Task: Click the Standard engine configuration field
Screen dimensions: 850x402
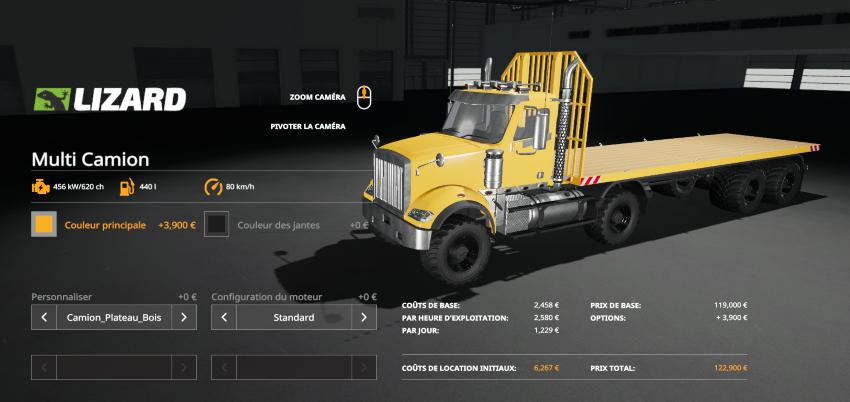Action: pyautogui.click(x=294, y=318)
